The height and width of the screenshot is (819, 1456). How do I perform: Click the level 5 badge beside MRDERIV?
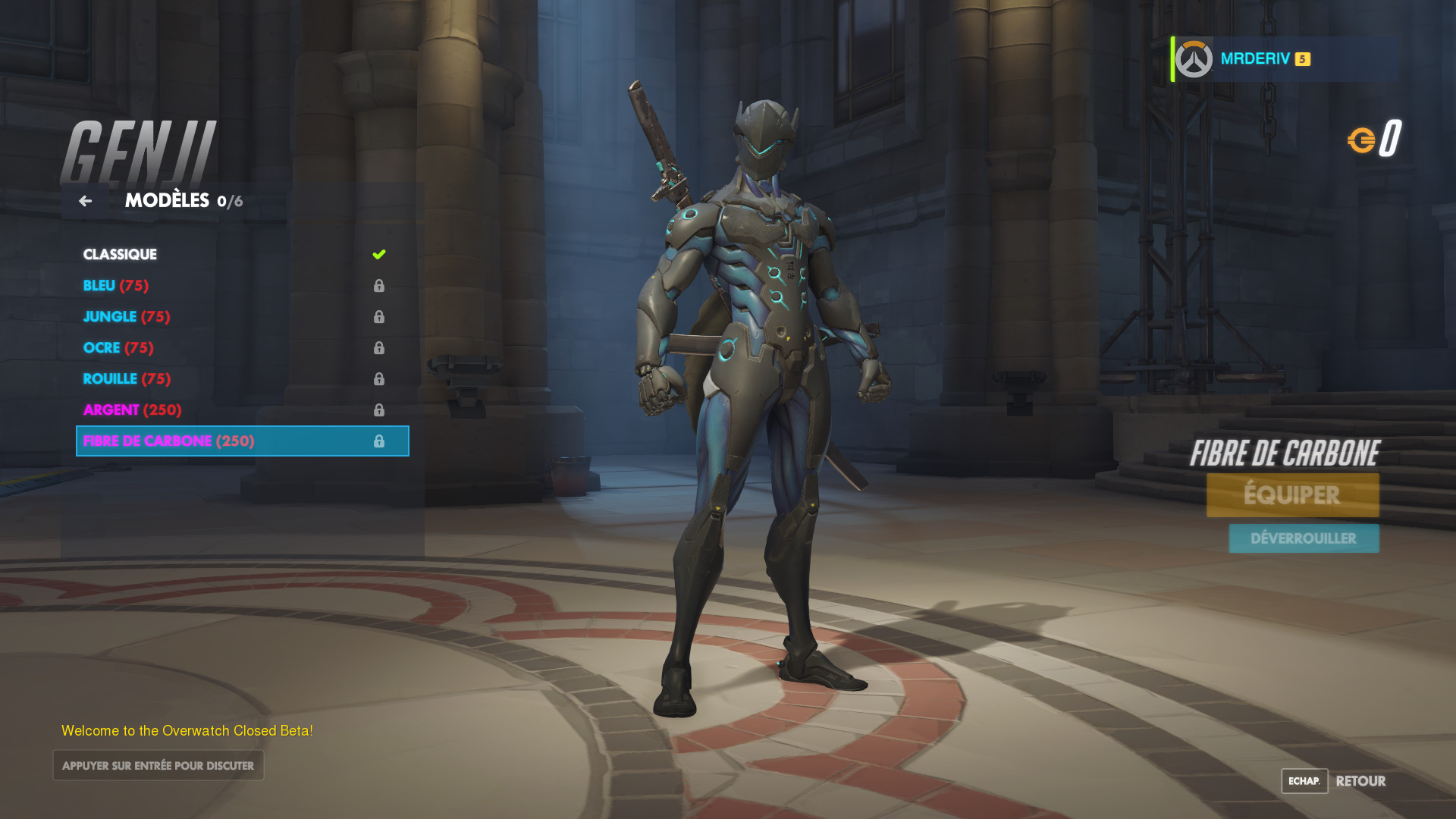(x=1301, y=58)
